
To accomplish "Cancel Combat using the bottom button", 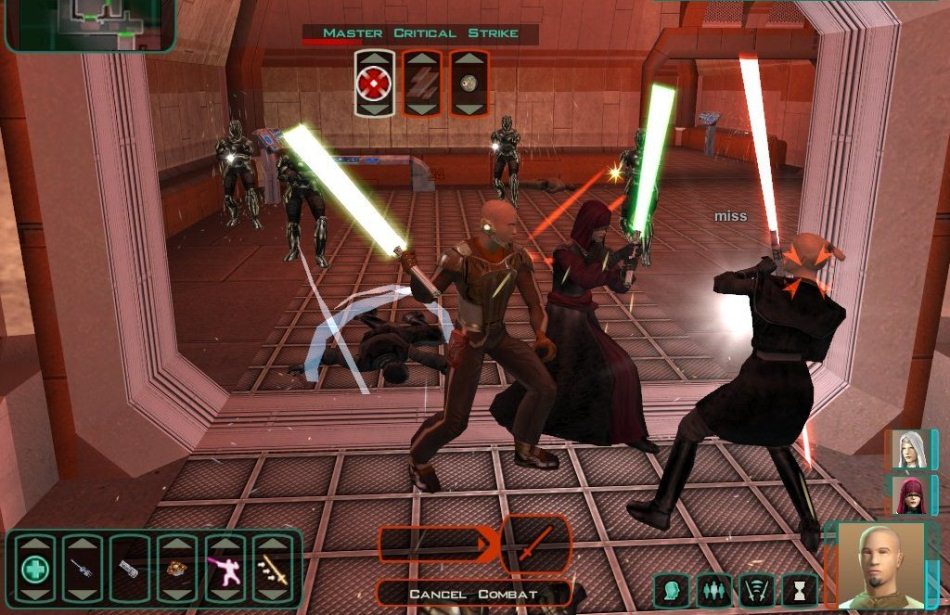I will coord(473,594).
